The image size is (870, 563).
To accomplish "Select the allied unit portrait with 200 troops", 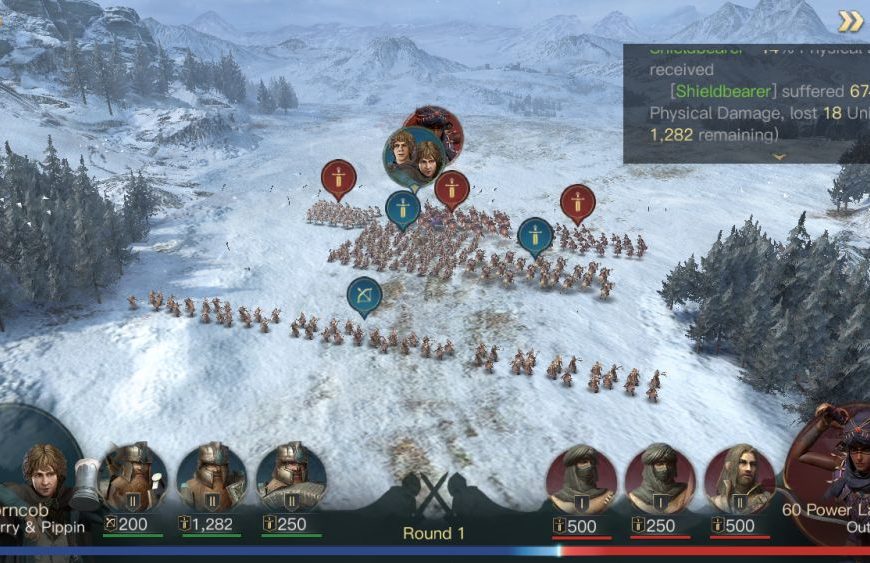I will point(132,477).
